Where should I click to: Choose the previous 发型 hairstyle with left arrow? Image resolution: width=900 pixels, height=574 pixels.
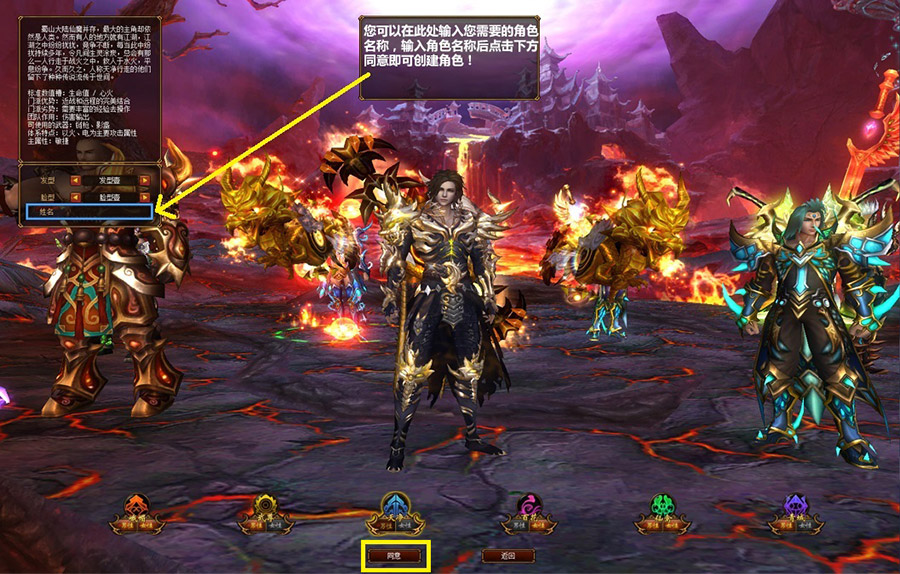pyautogui.click(x=75, y=181)
